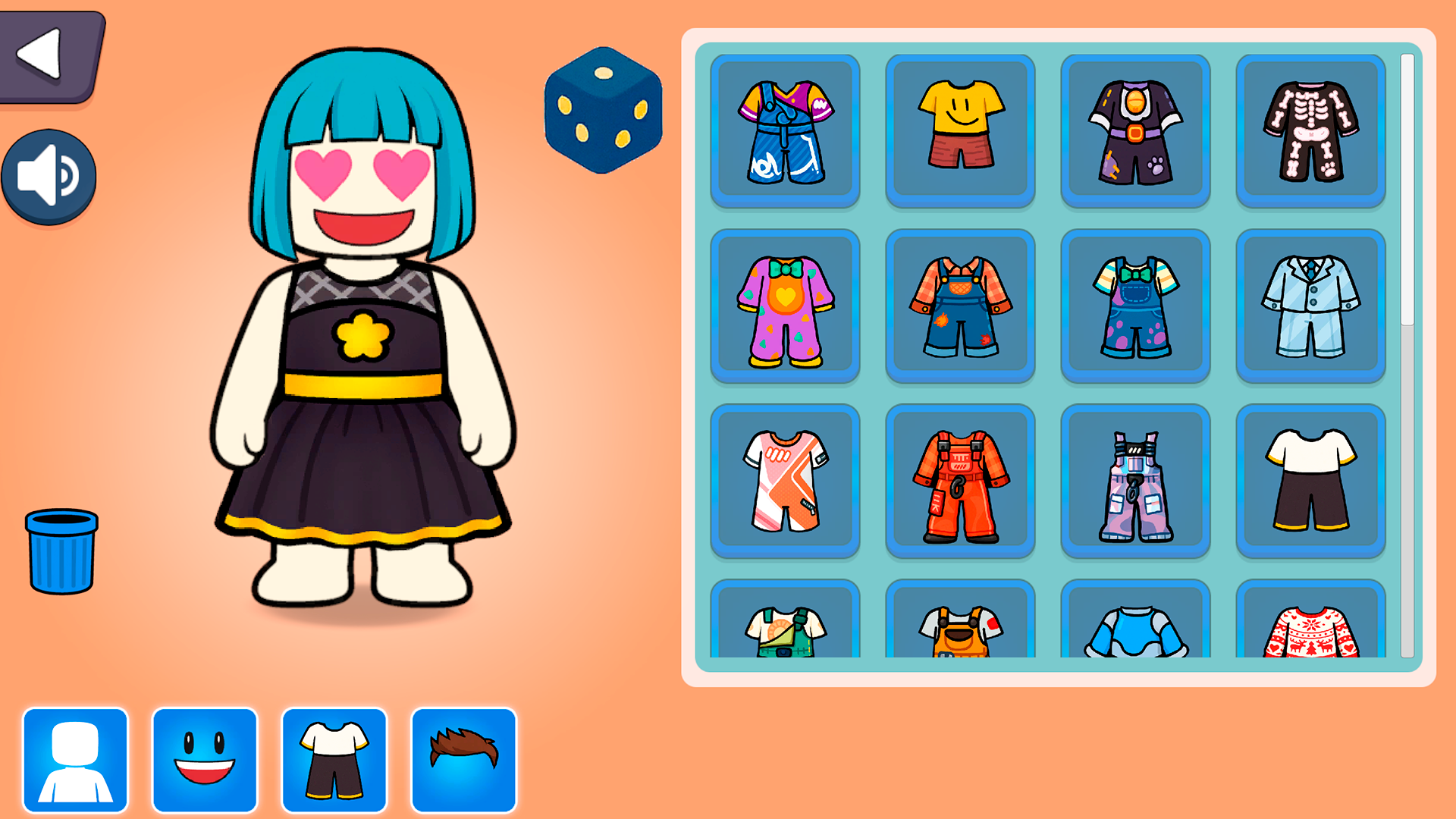Open the body customization category
Screen dimensions: 1456x819
[x=74, y=762]
